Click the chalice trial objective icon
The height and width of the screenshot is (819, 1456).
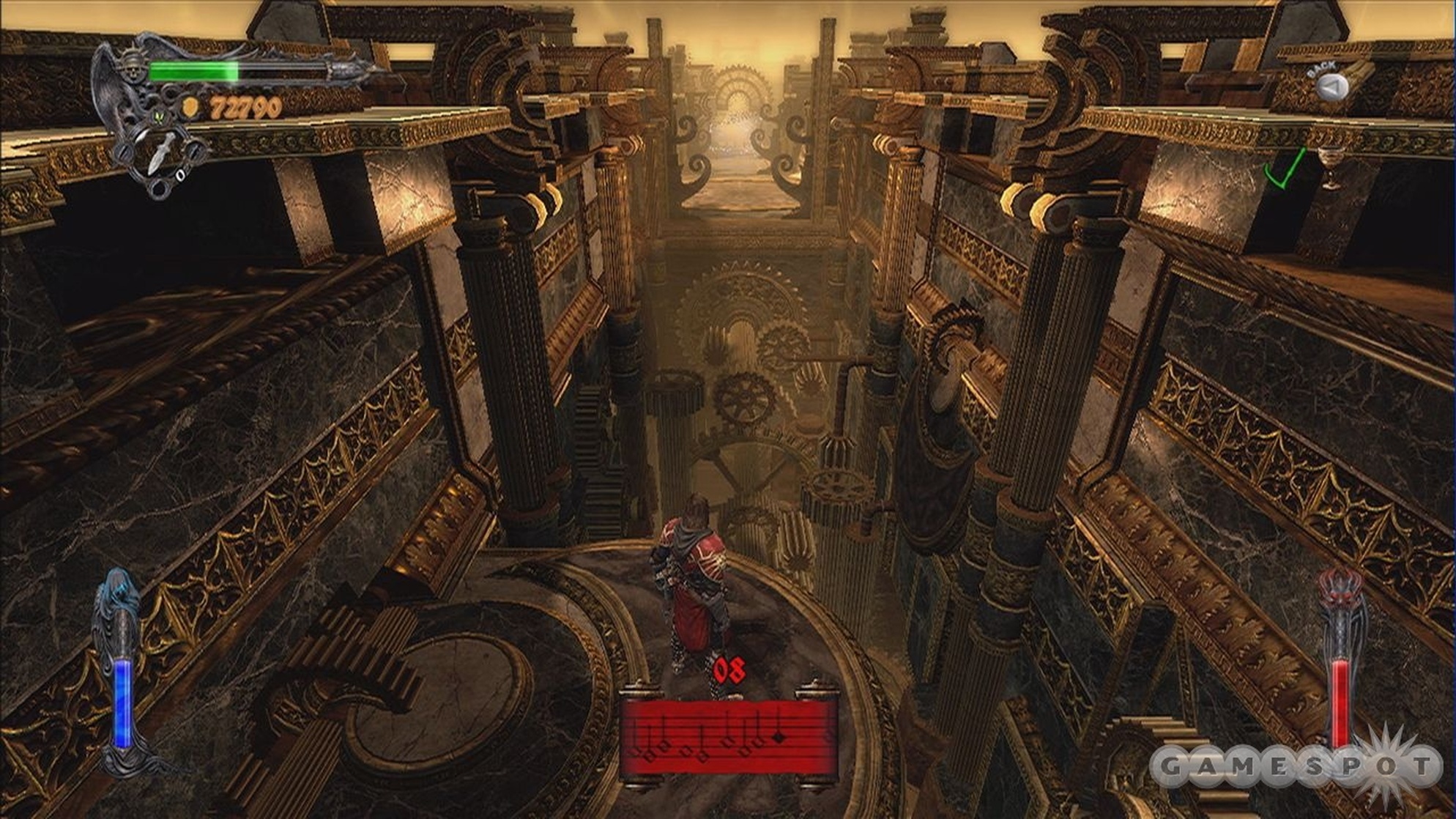click(1331, 165)
